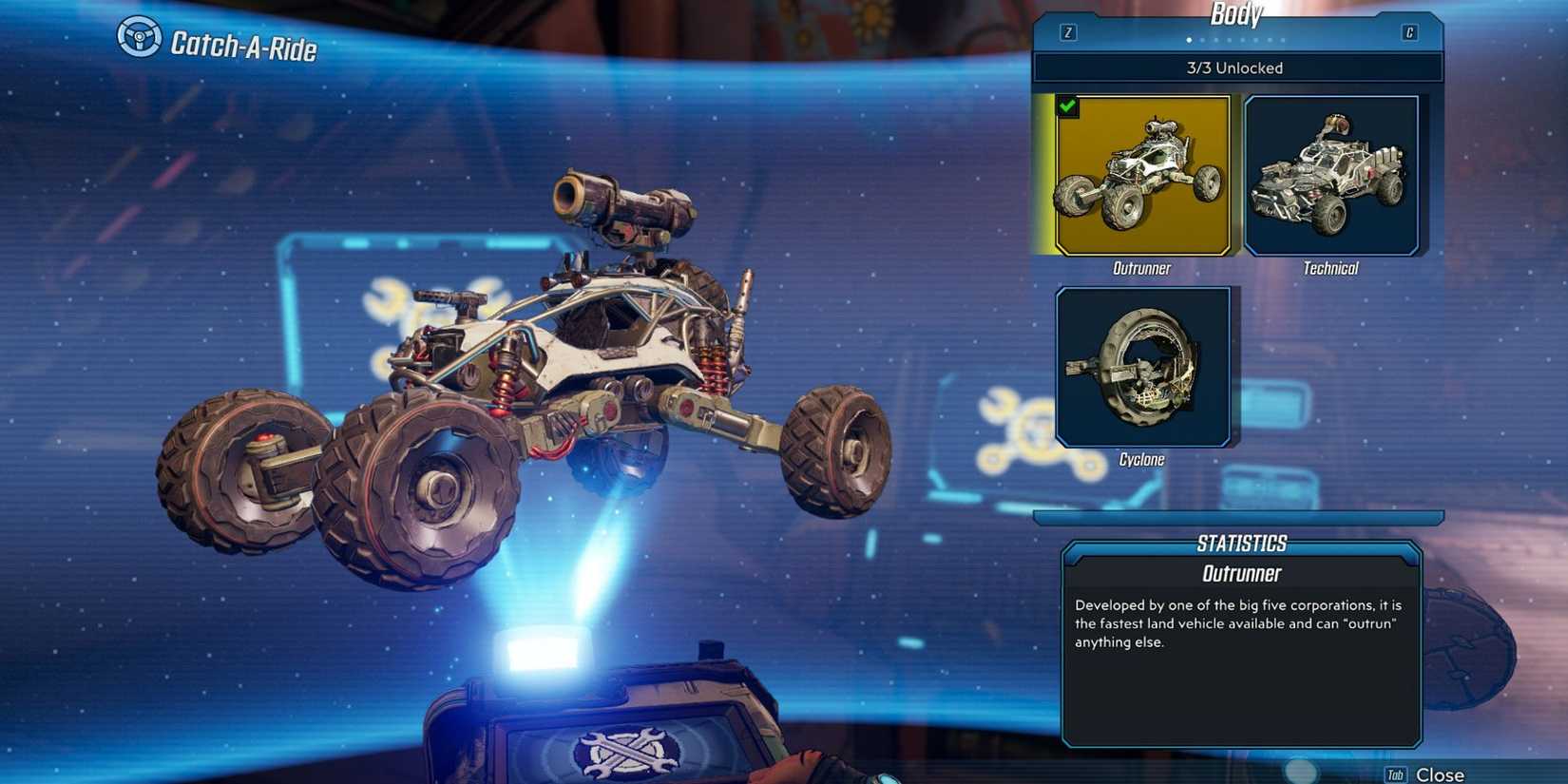Image resolution: width=1568 pixels, height=784 pixels.
Task: Click the 3/3 Unlocked banner
Action: click(x=1234, y=67)
